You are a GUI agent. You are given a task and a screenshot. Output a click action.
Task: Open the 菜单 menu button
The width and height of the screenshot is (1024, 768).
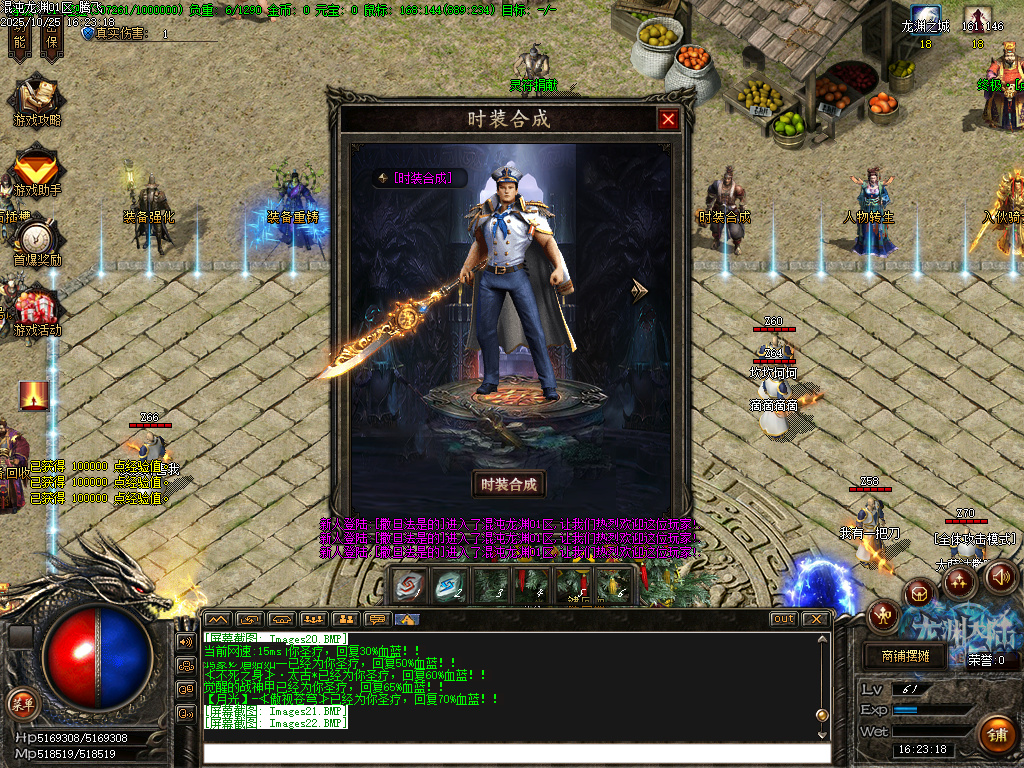tap(21, 702)
